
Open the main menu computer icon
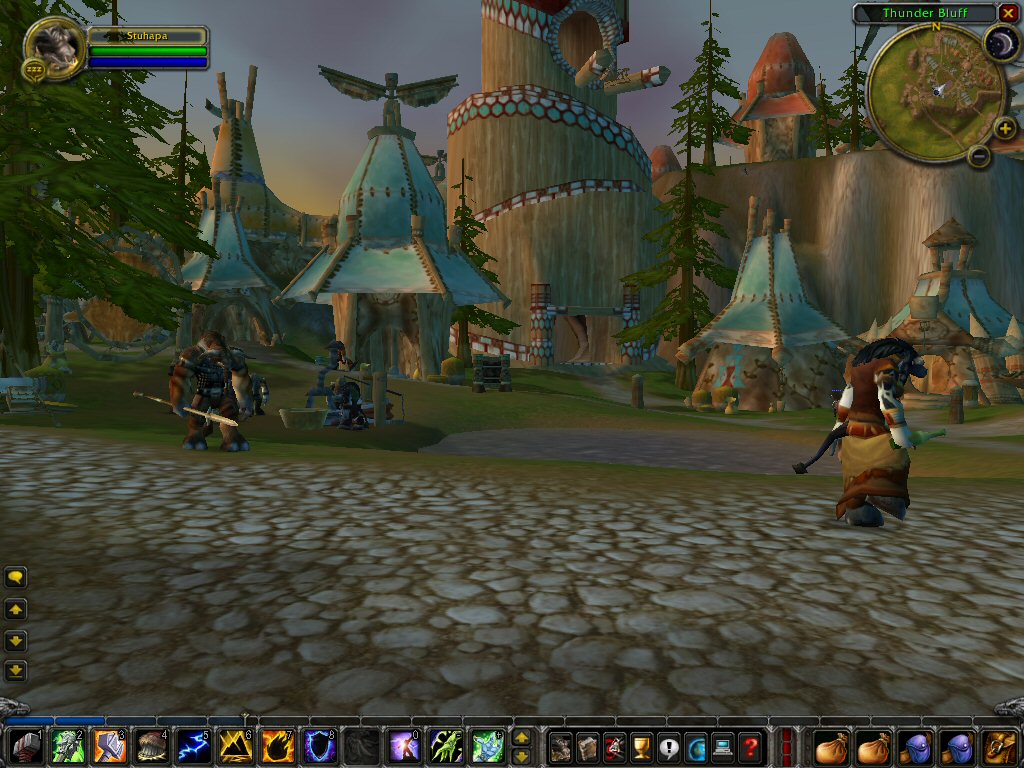point(723,747)
